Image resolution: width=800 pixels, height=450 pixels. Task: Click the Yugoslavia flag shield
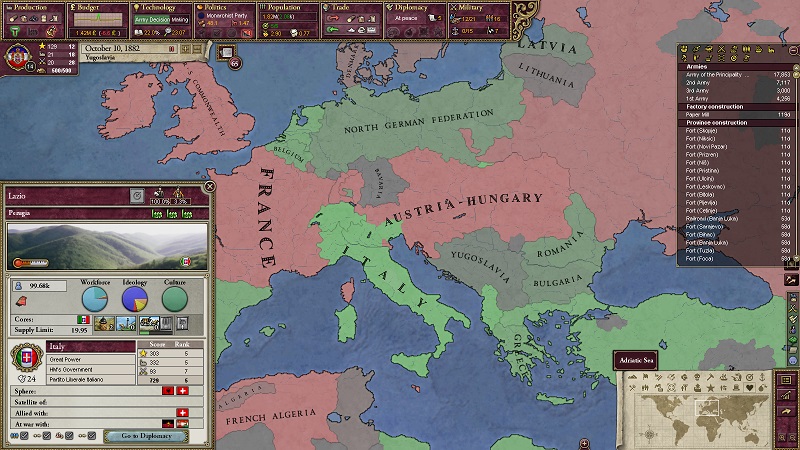[18, 54]
